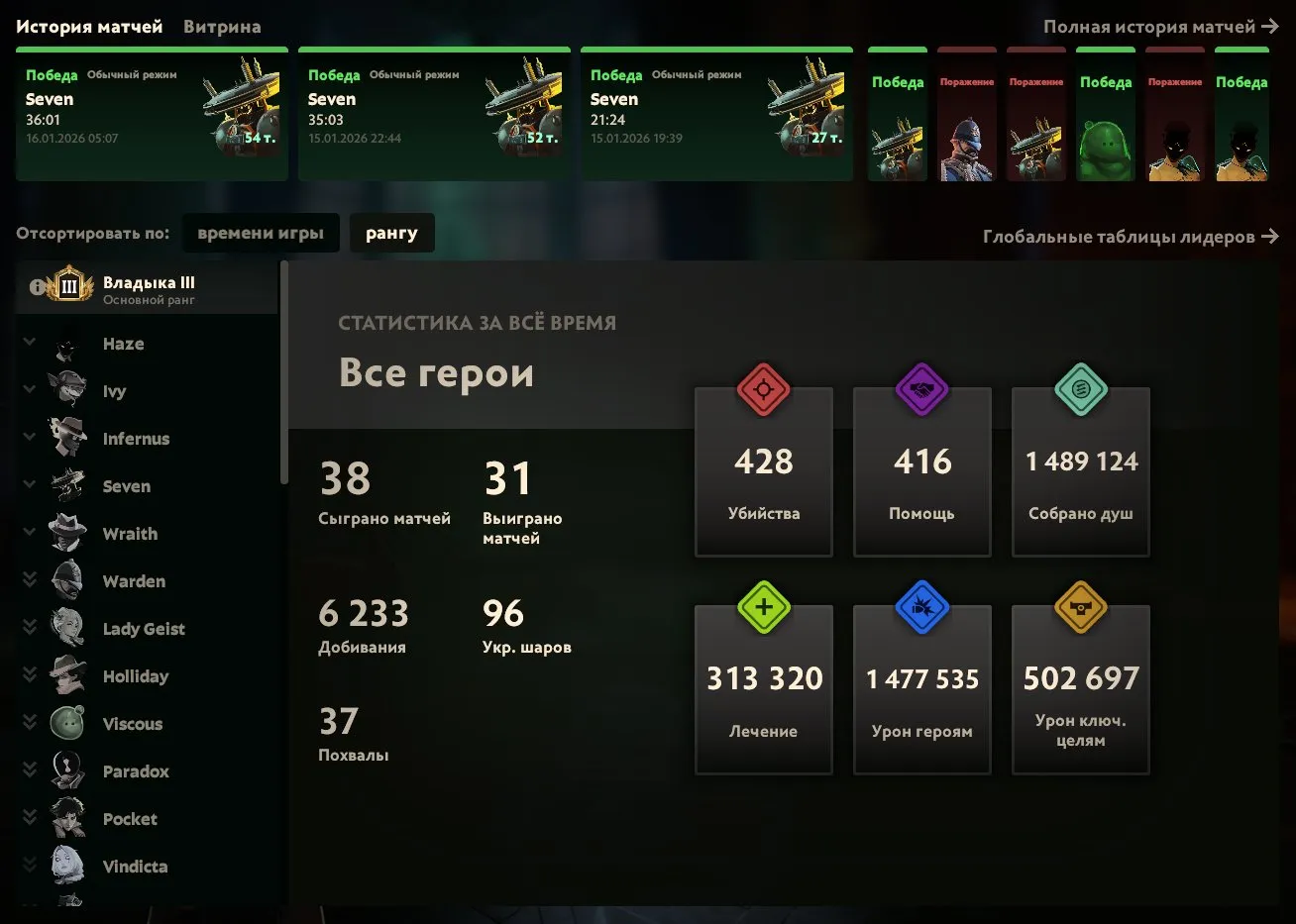
Task: Open the first Победа match card with Seven
Action: (151, 114)
